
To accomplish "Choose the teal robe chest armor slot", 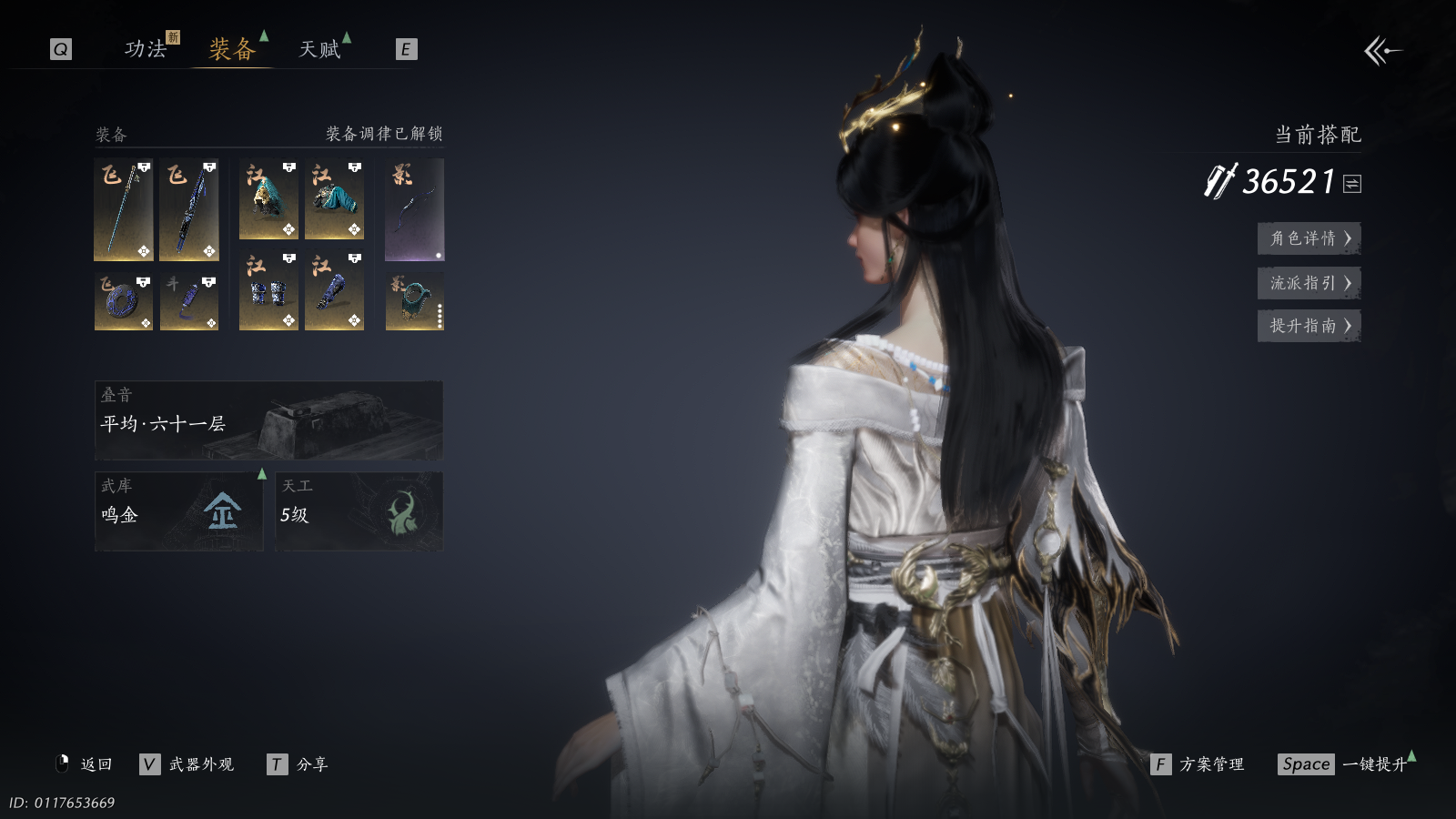I will pos(334,200).
